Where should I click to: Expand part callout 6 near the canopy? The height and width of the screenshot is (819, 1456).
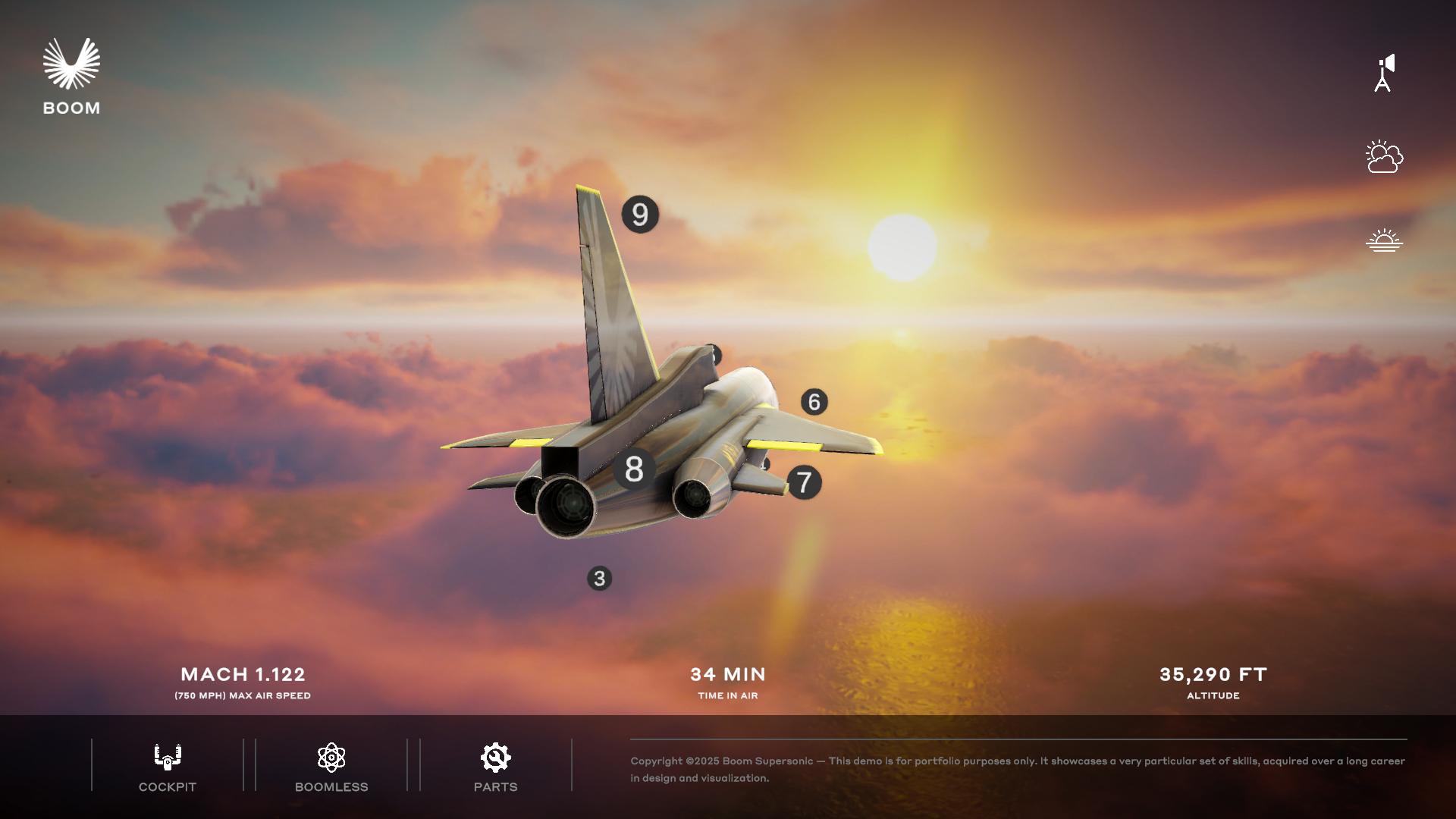814,401
